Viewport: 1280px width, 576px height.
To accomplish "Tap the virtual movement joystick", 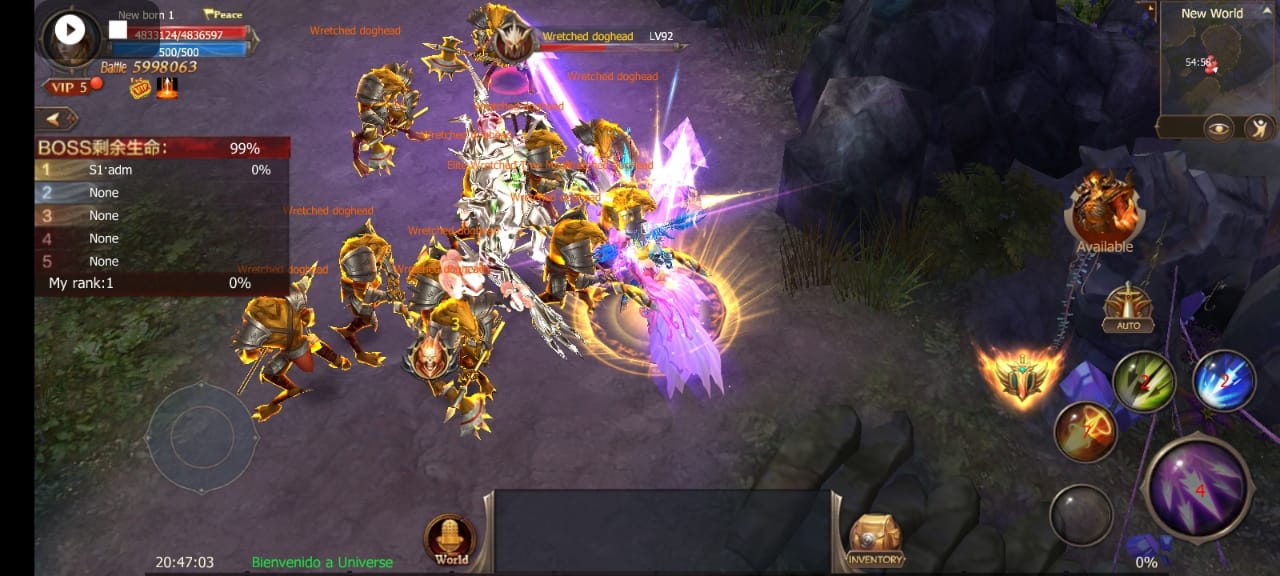I will [201, 437].
